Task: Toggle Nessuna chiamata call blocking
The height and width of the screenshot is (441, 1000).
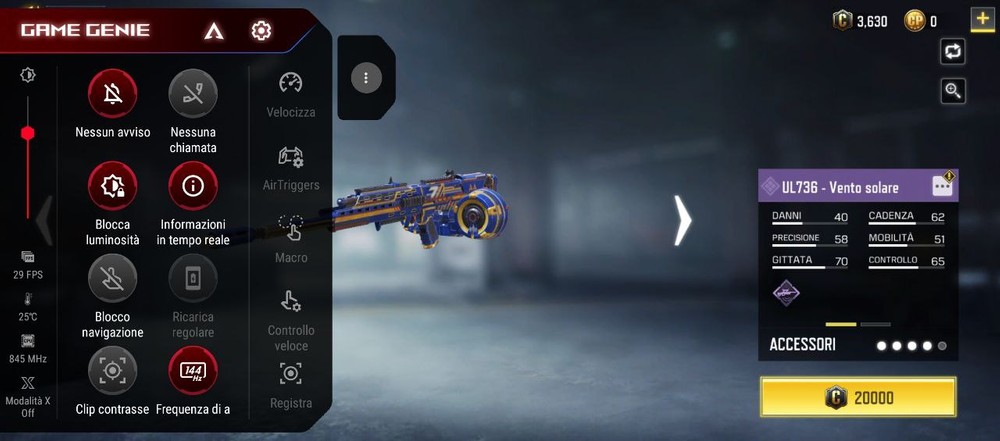Action: point(193,94)
